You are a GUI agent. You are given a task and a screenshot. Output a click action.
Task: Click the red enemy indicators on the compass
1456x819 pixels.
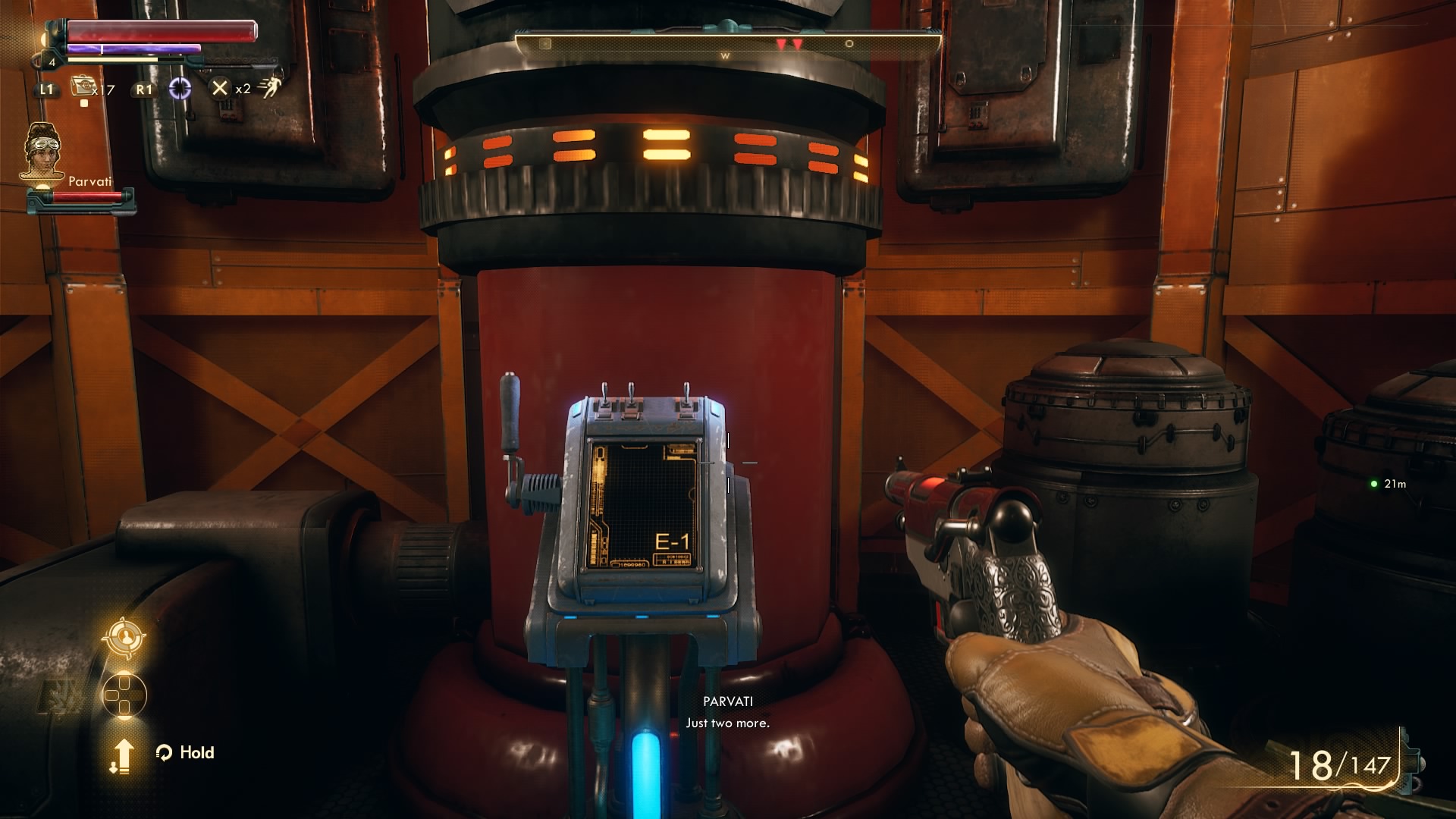791,44
